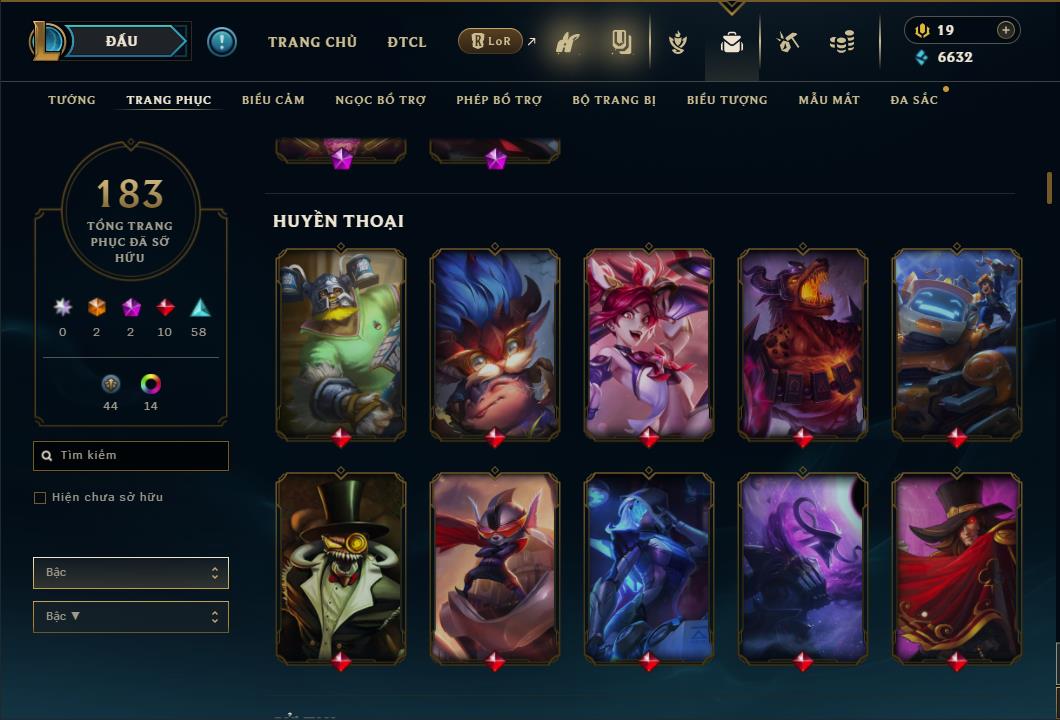Open the TRANG CHỦ home page
This screenshot has width=1060, height=720.
coord(312,42)
